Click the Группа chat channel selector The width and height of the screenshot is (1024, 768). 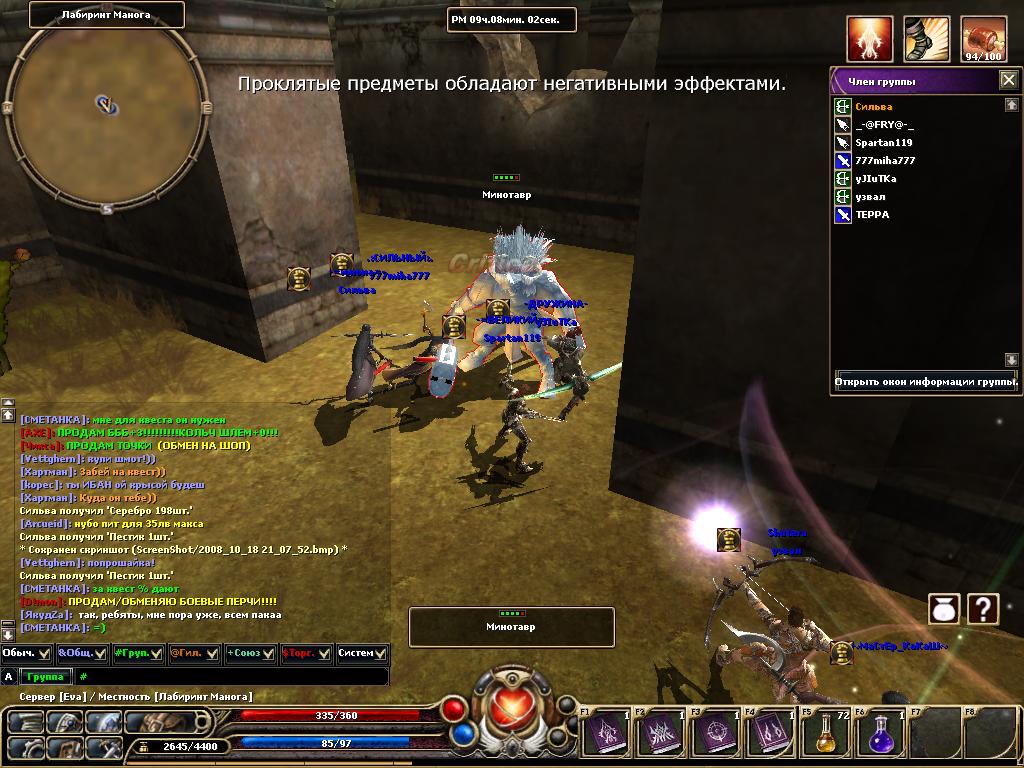(46, 677)
